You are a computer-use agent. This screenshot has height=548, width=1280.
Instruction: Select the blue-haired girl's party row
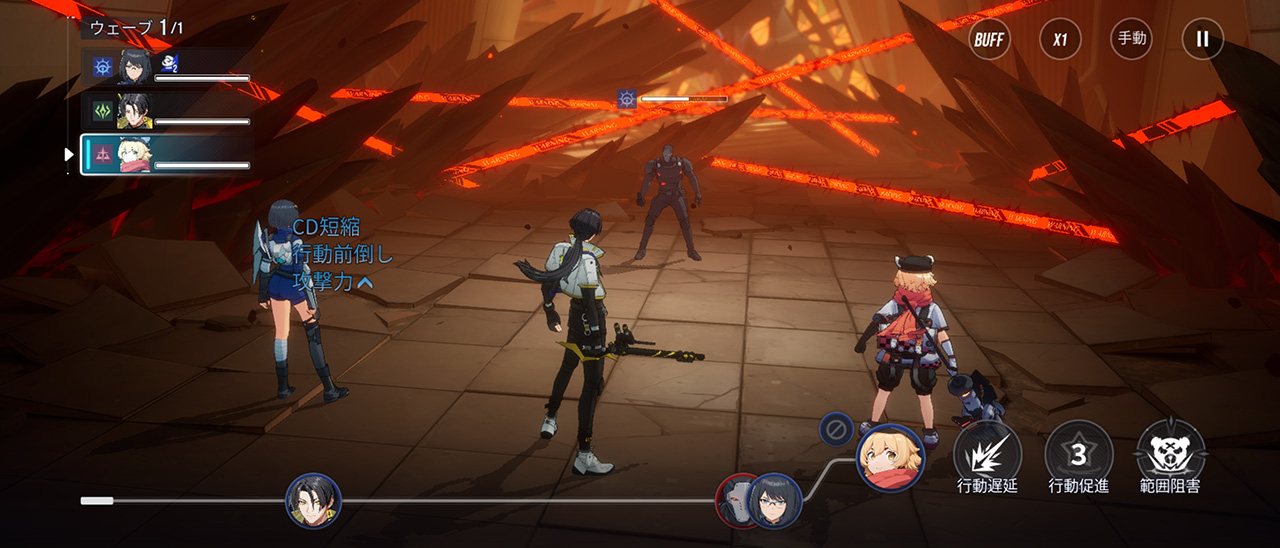[166, 68]
